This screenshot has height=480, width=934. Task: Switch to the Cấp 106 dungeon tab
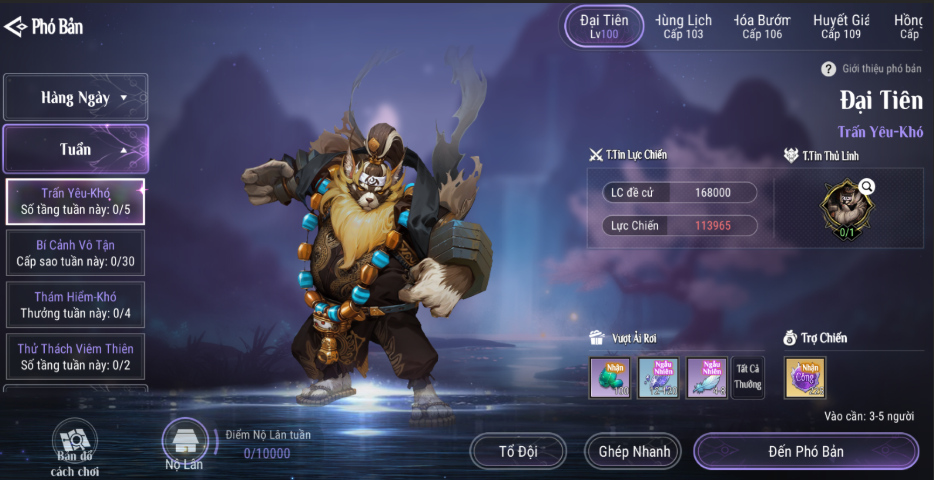(x=761, y=26)
